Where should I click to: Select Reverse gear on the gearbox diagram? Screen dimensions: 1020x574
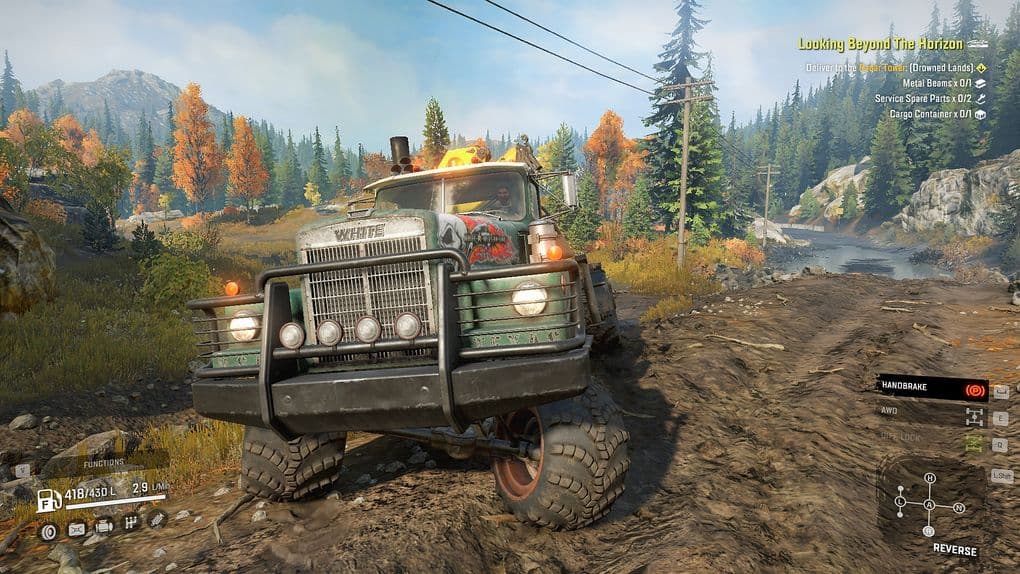[x=929, y=531]
